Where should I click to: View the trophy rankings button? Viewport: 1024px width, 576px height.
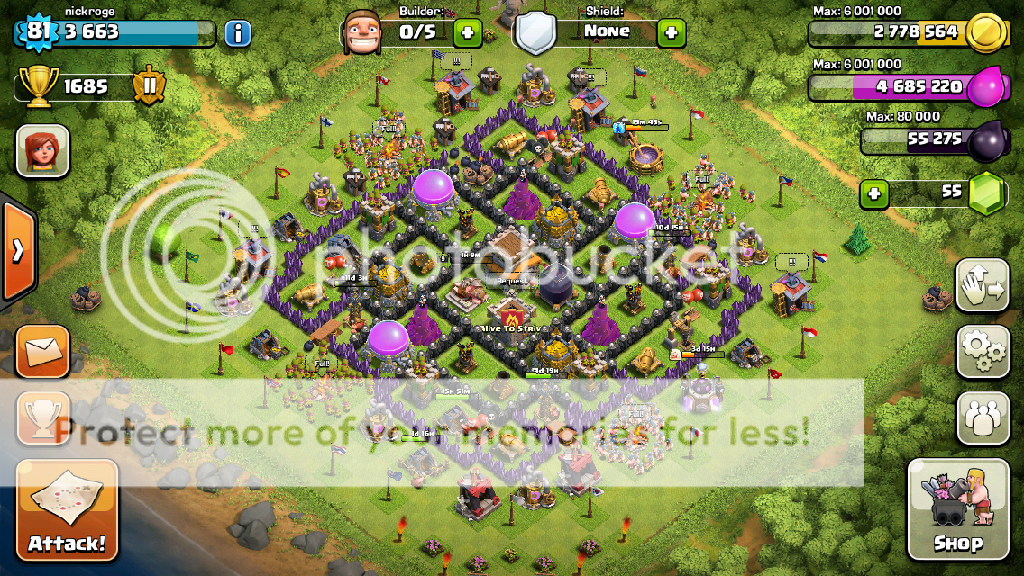[43, 417]
